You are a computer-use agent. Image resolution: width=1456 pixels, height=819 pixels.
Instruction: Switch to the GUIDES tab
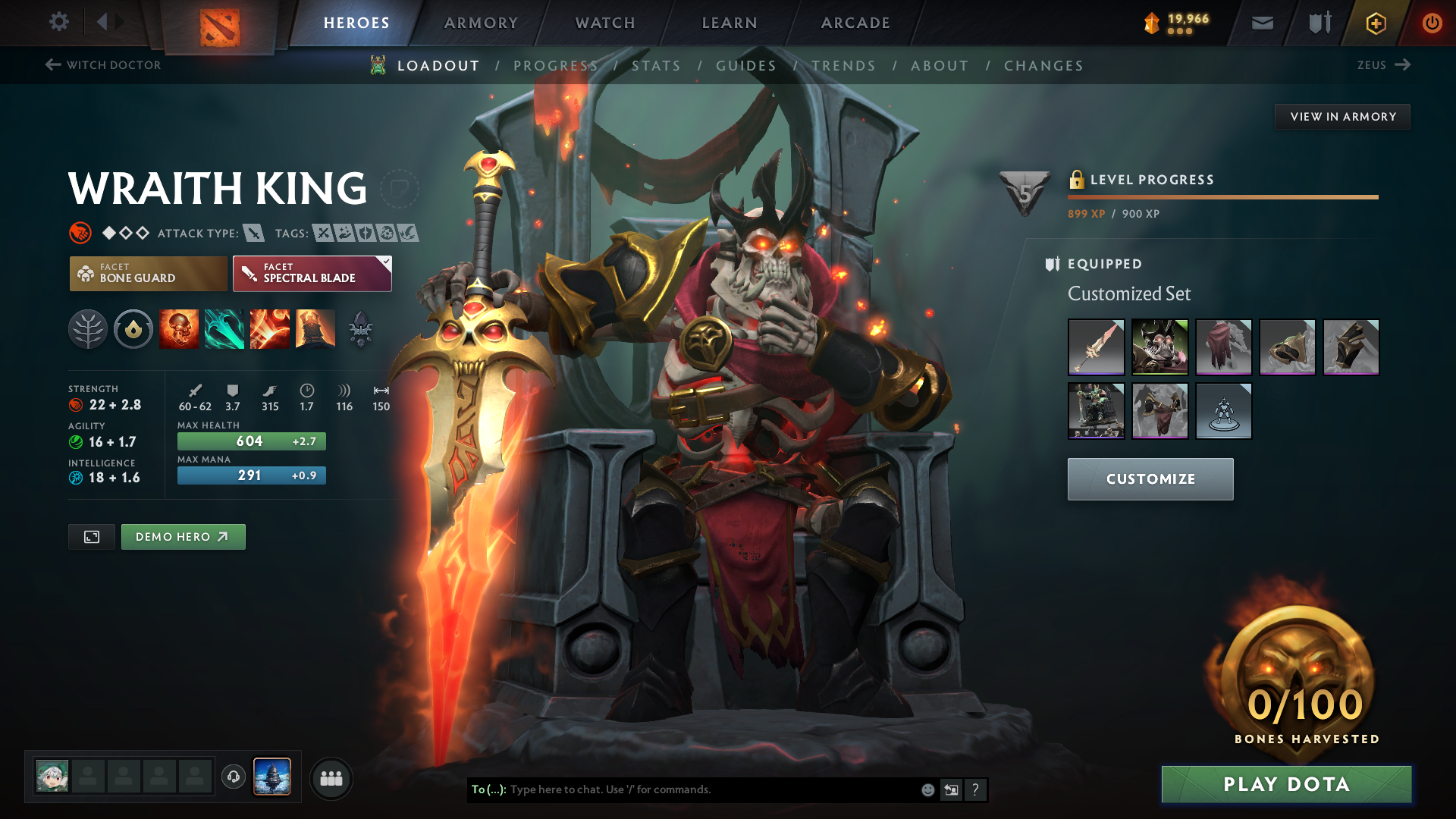pos(745,65)
